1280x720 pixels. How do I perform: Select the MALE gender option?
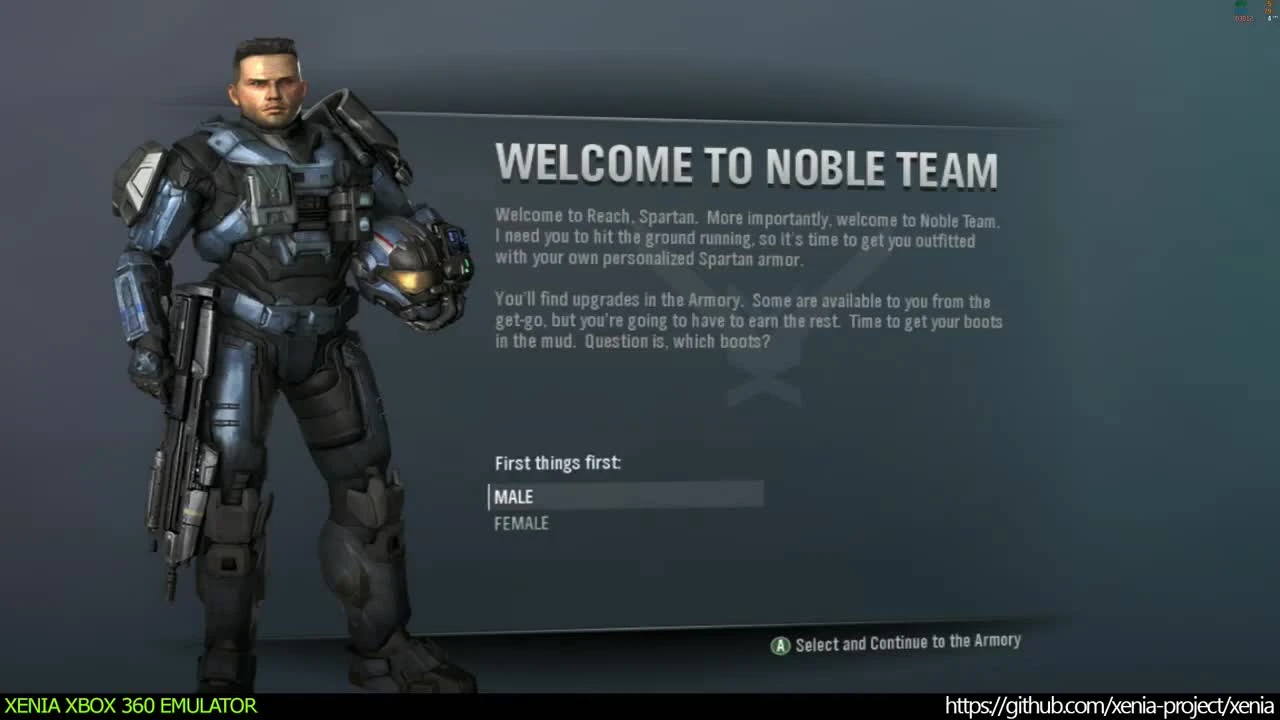[514, 496]
